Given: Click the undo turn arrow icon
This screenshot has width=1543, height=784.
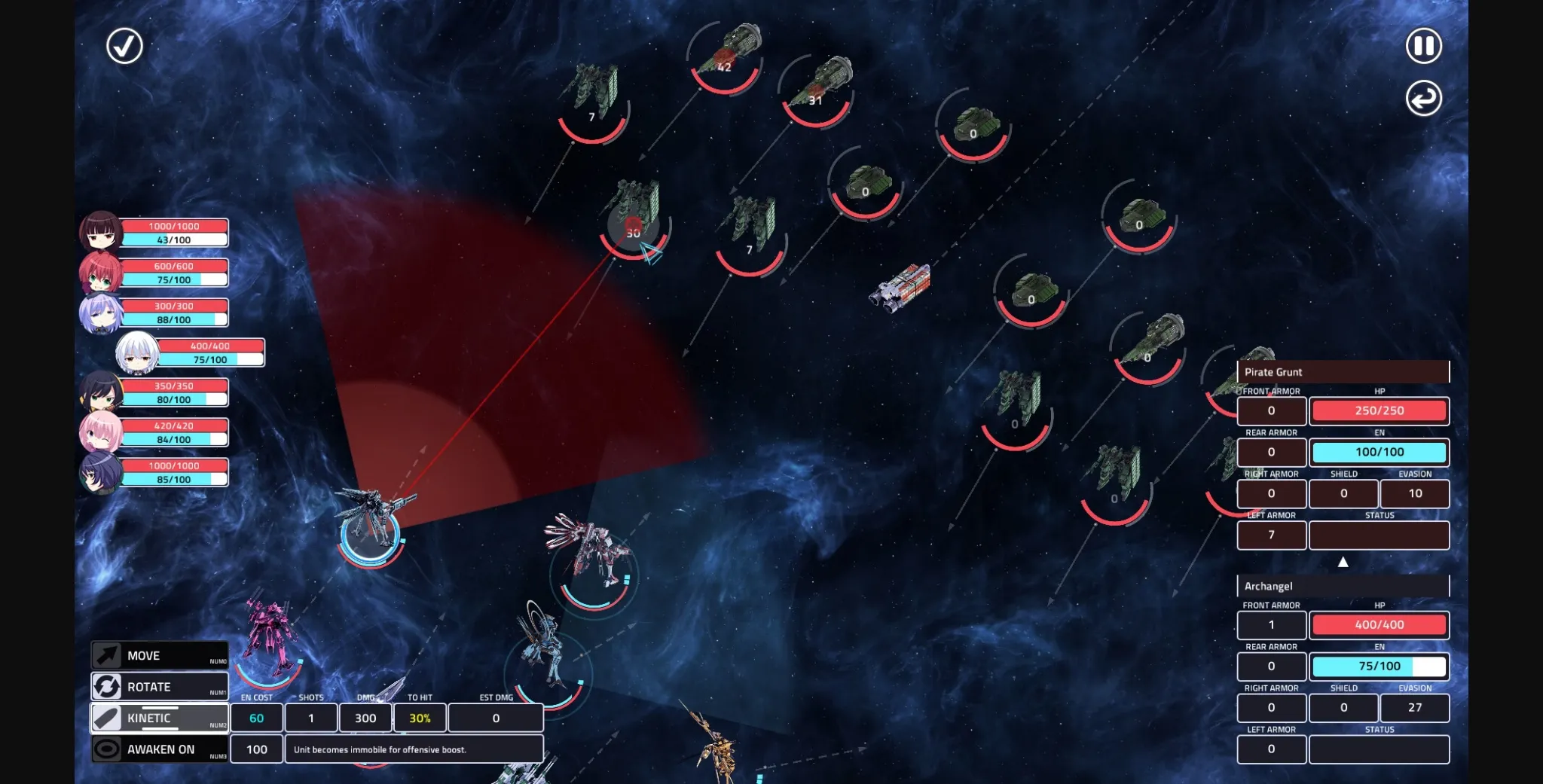Looking at the screenshot, I should (1422, 98).
